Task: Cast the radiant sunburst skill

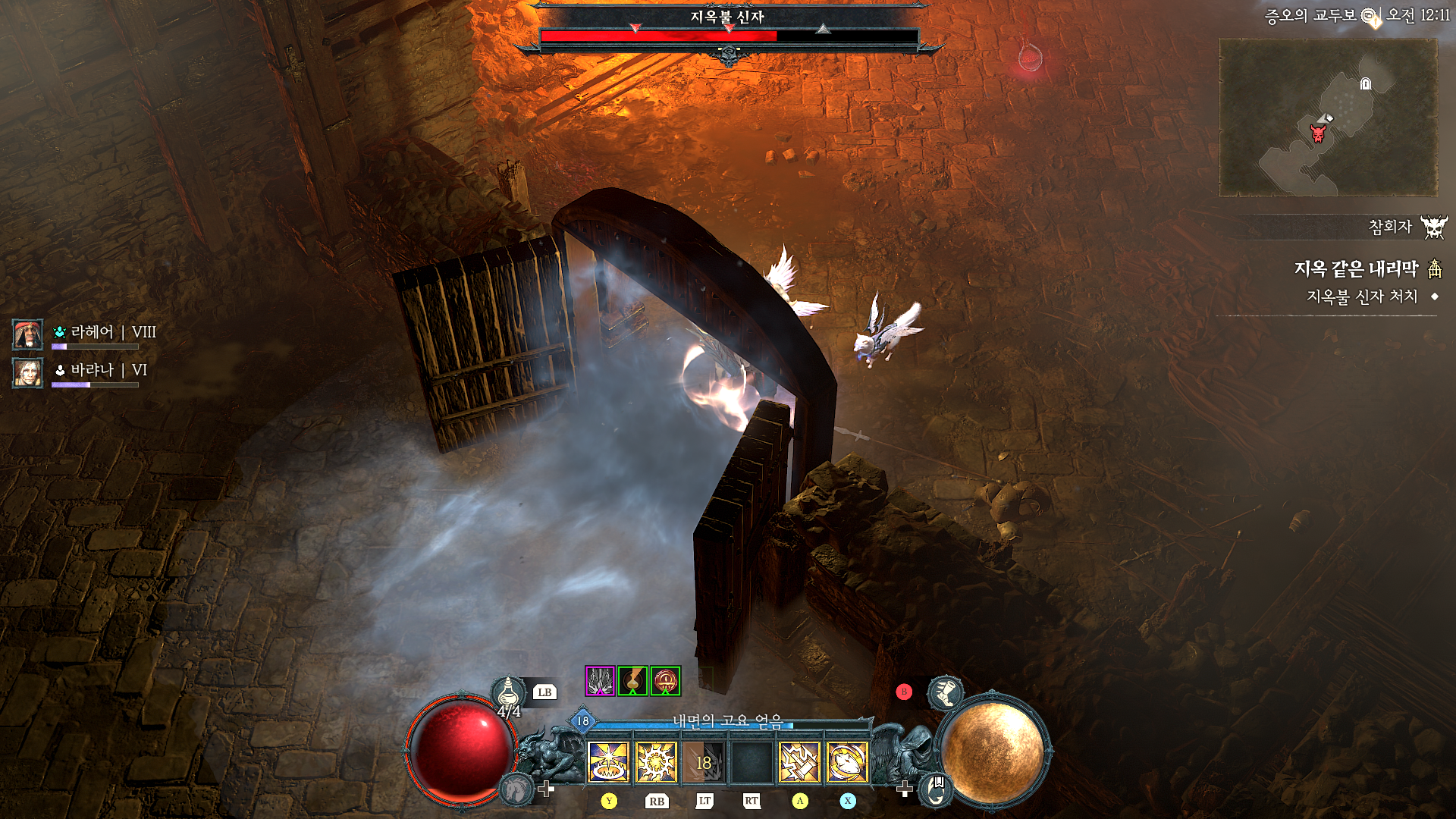Action: click(656, 761)
